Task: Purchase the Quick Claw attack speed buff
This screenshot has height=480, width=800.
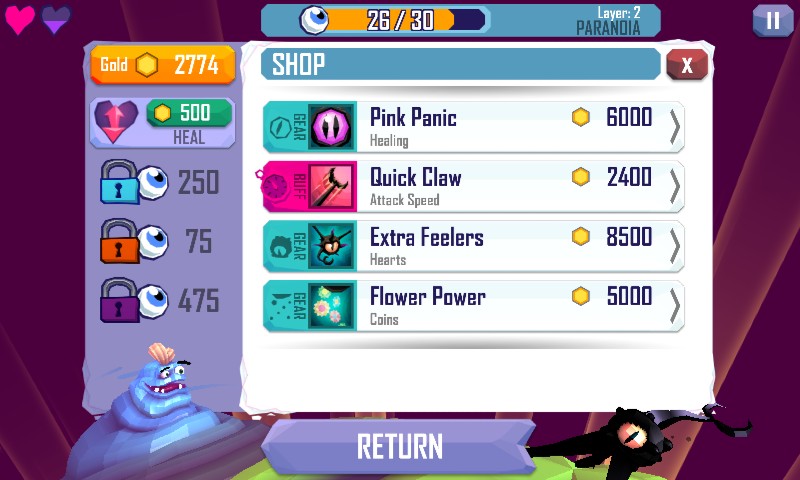Action: (474, 187)
